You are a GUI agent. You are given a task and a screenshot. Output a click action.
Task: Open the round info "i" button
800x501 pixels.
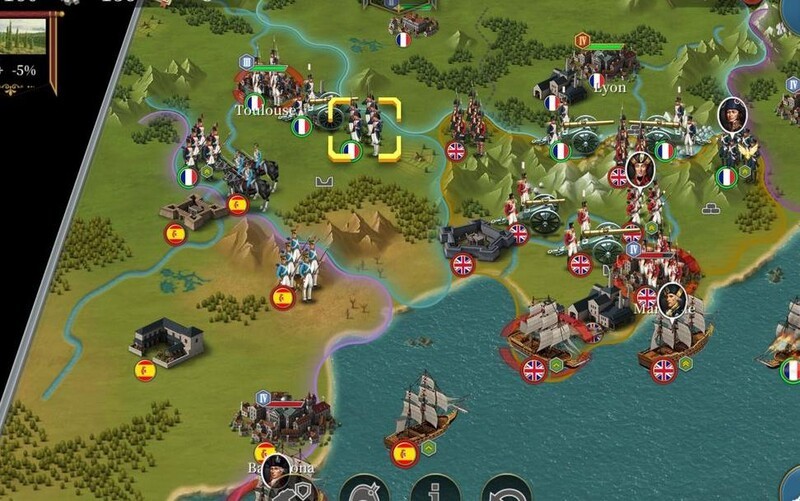435,490
